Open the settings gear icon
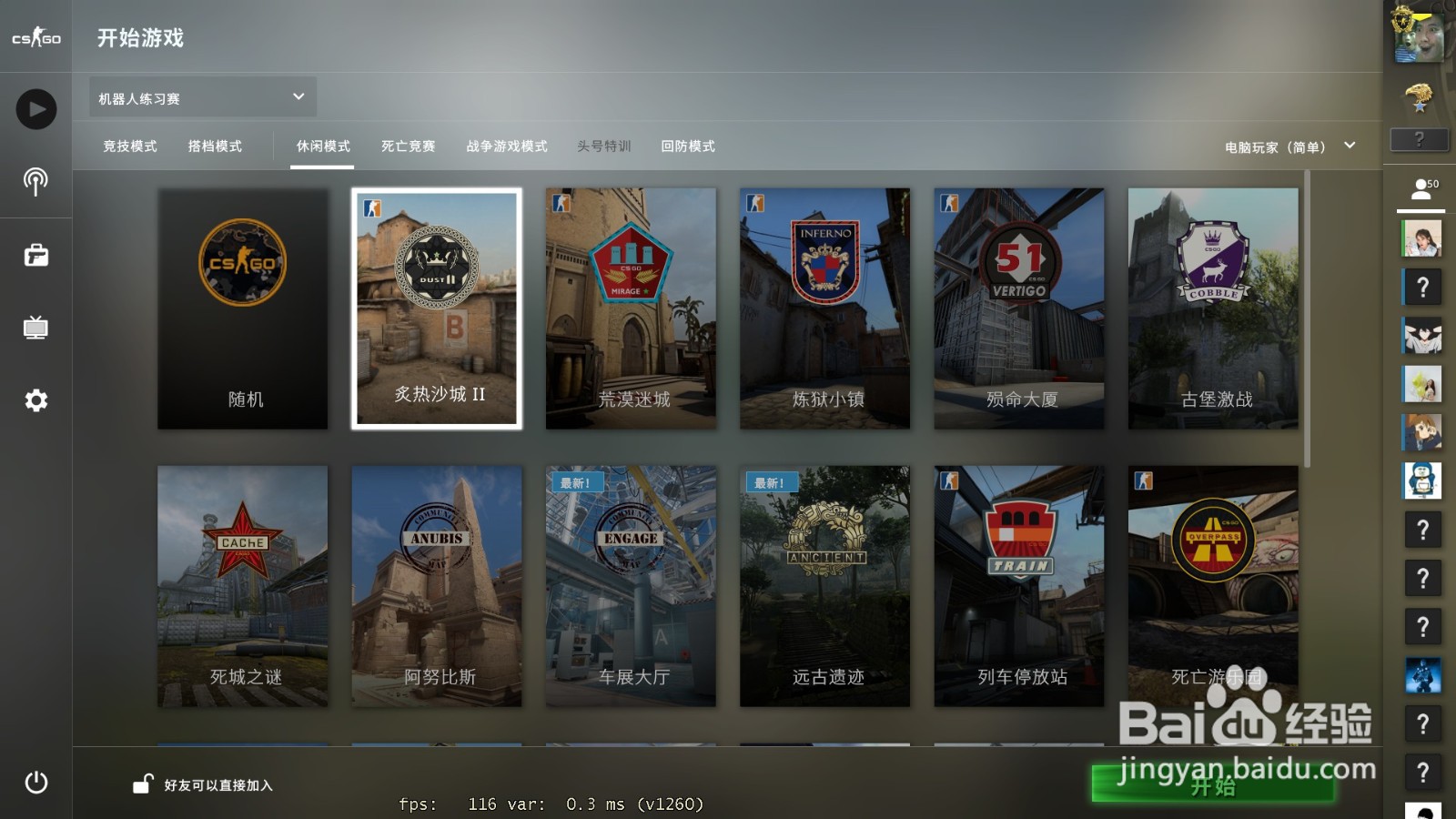Screen dimensions: 1456x819 (x=35, y=400)
